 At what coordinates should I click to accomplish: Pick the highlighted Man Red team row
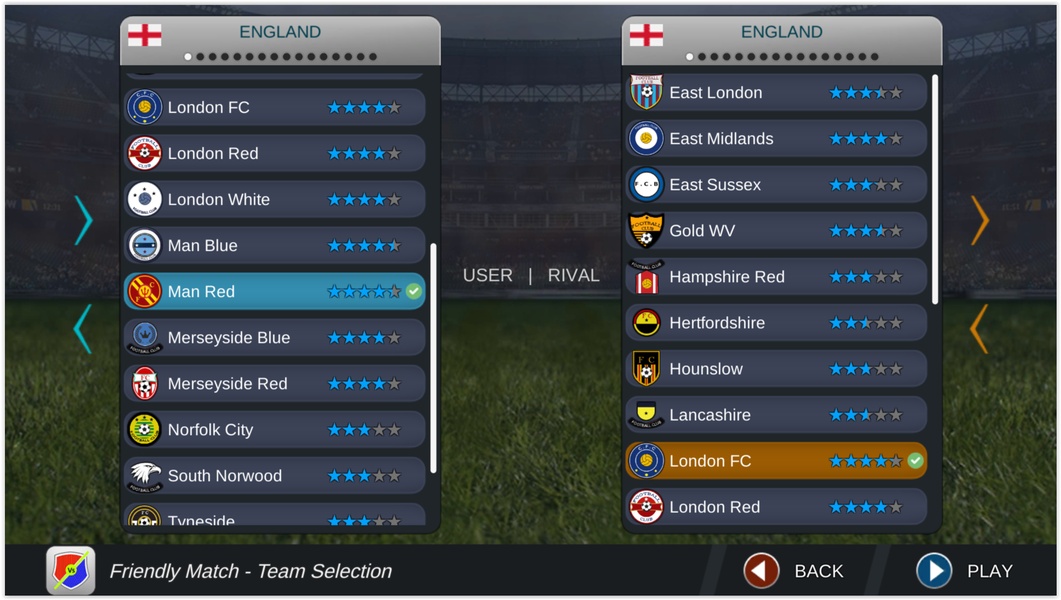(274, 291)
